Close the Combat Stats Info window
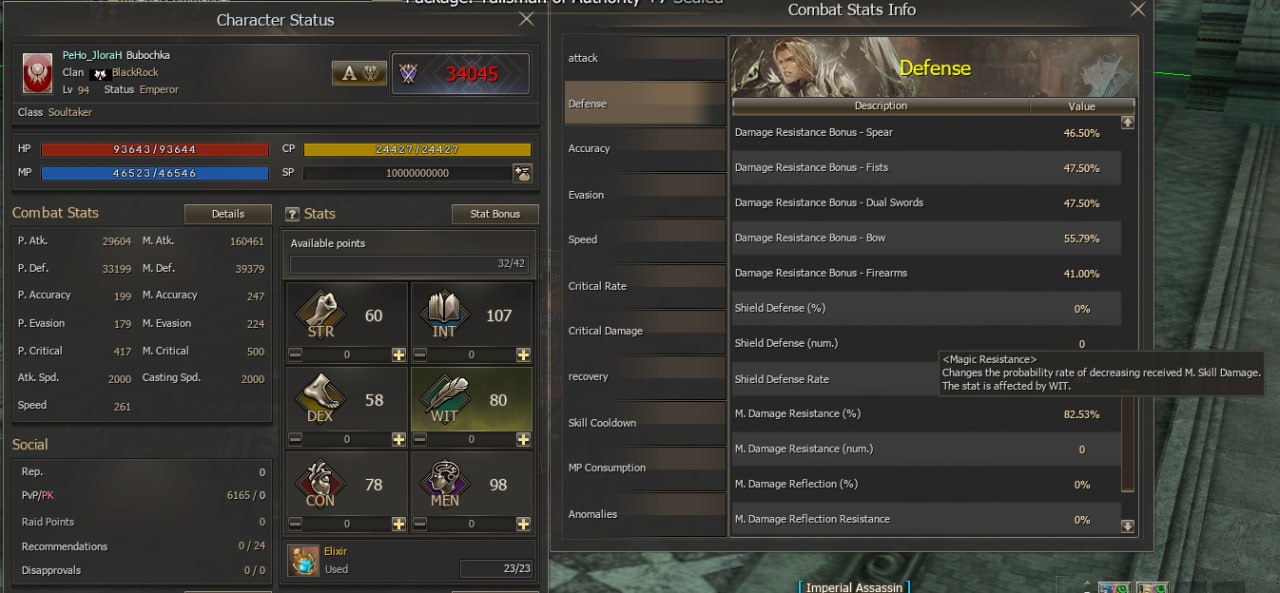Image resolution: width=1280 pixels, height=593 pixels. (x=1137, y=9)
